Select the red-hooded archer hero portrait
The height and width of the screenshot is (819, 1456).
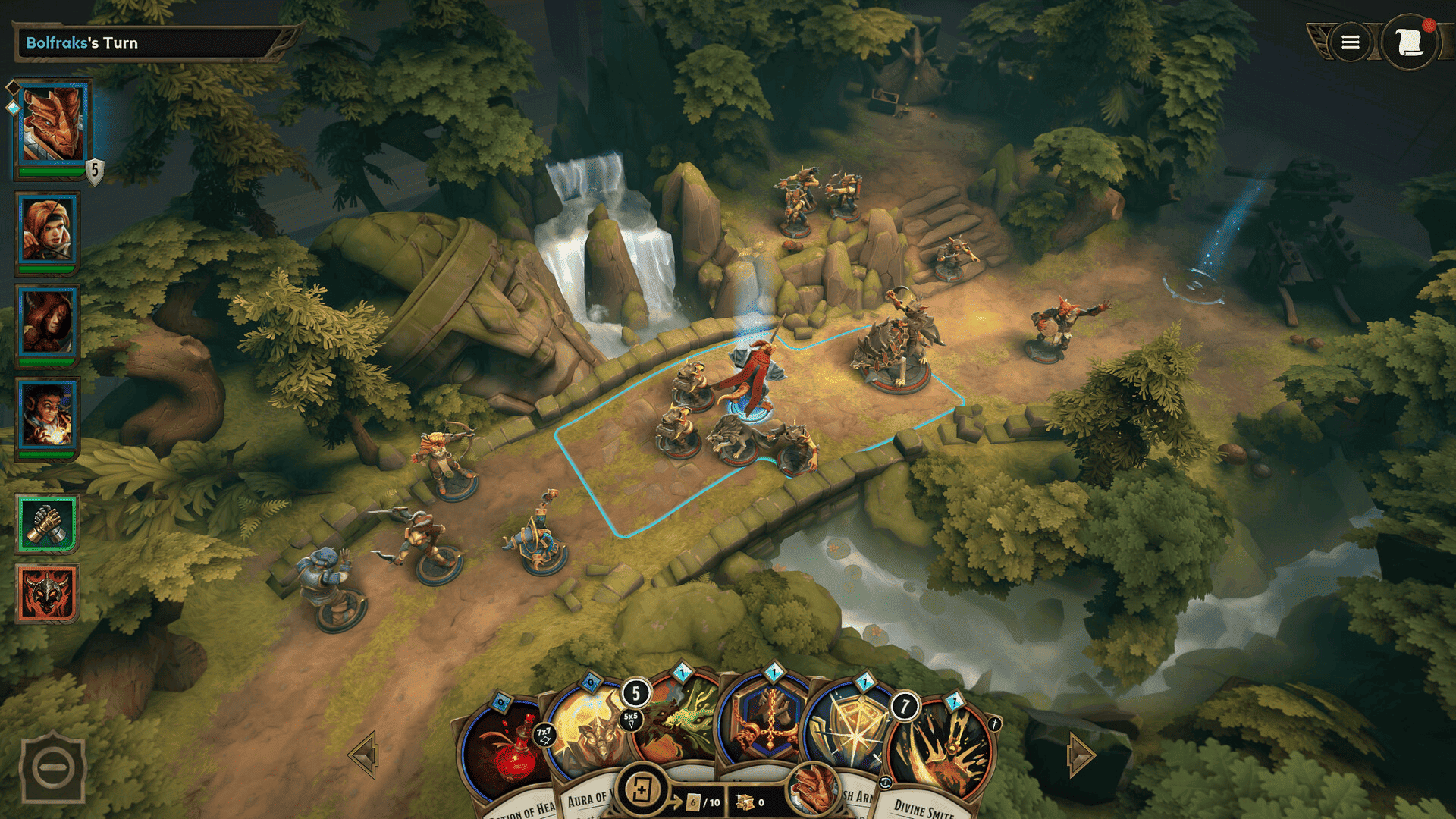(x=49, y=230)
